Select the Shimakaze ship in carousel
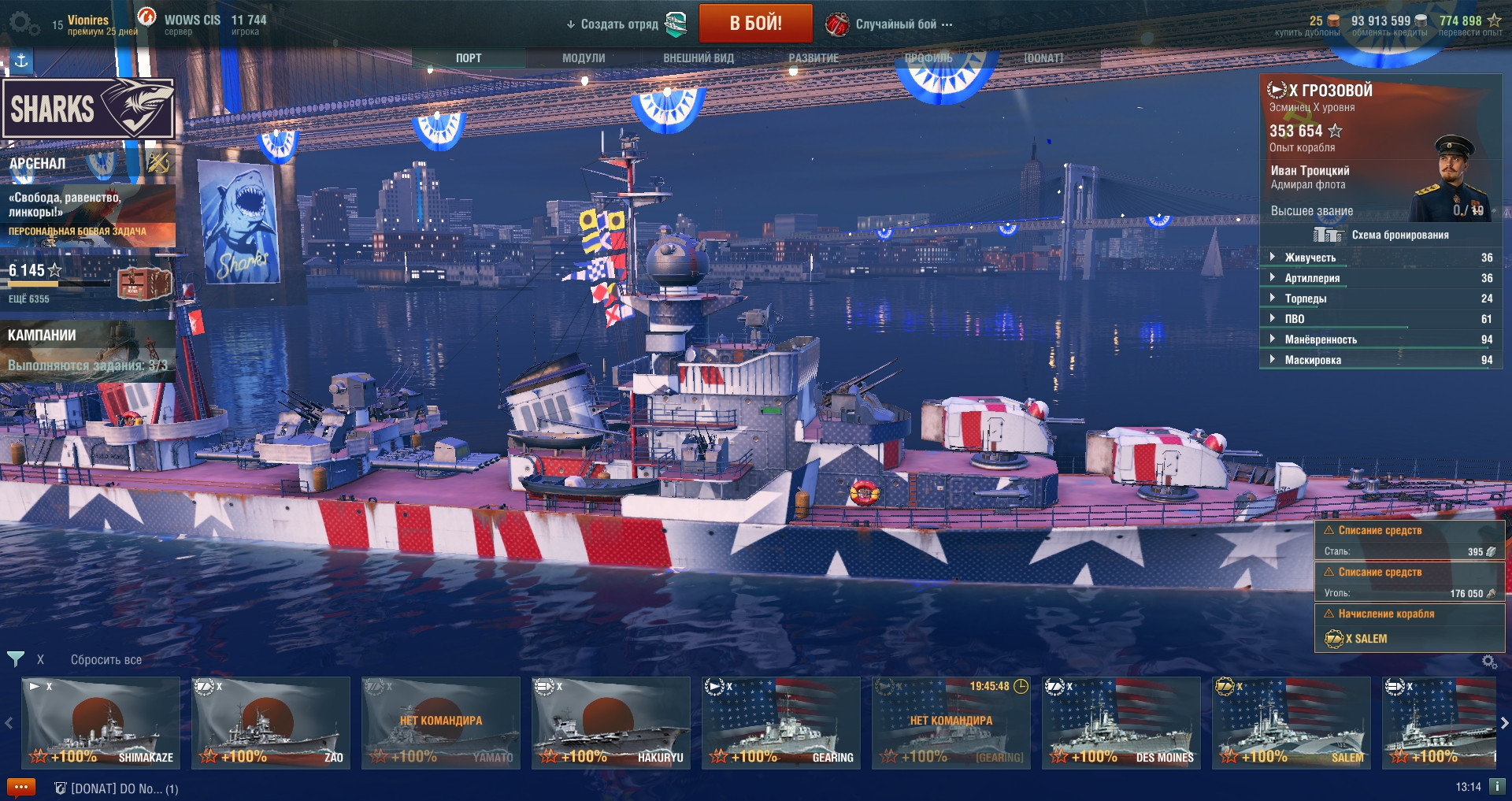This screenshot has height=801, width=1512. coord(101,722)
